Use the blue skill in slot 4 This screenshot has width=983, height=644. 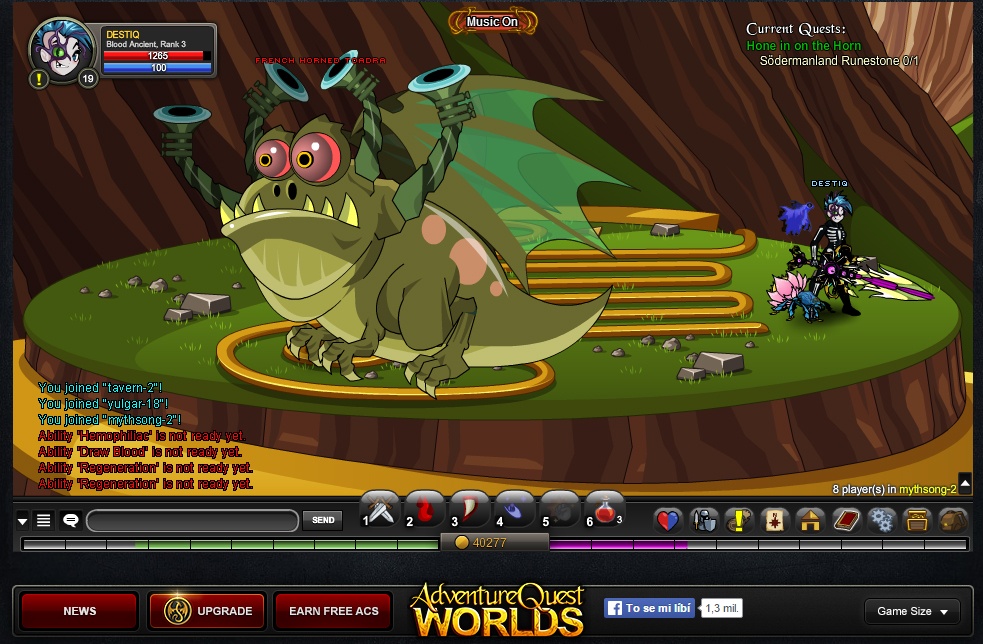tap(515, 509)
